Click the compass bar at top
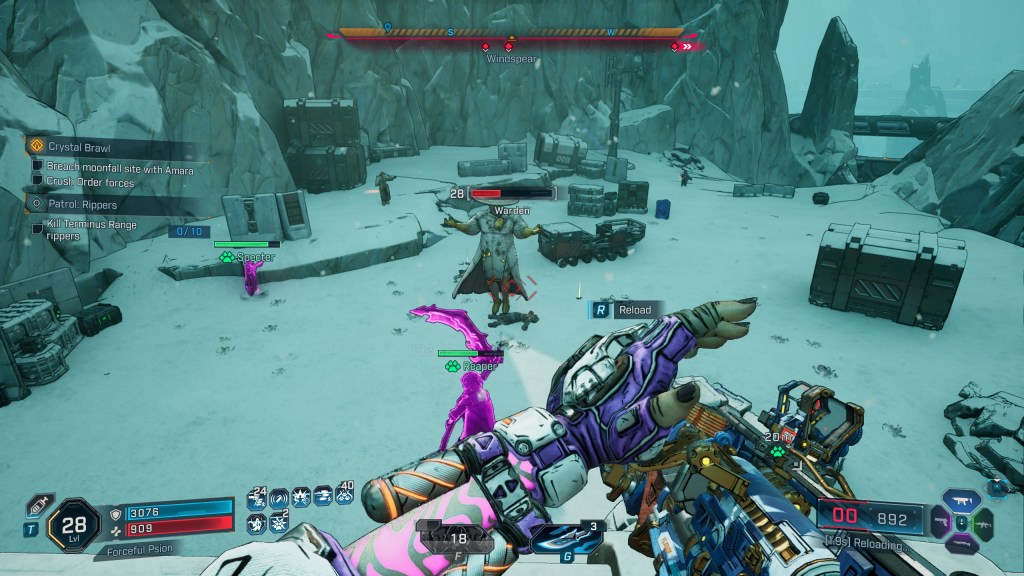The image size is (1024, 576). point(511,34)
